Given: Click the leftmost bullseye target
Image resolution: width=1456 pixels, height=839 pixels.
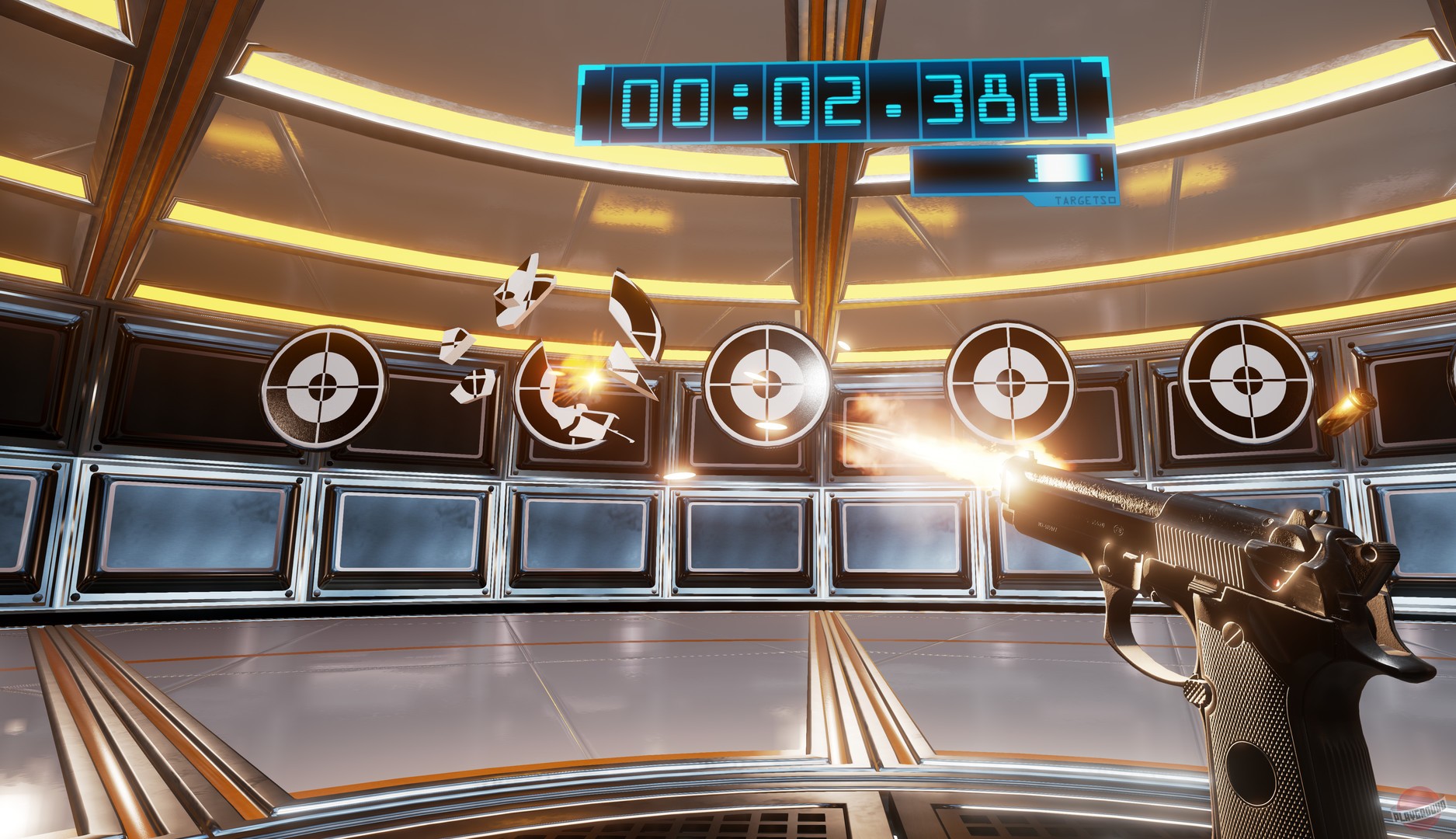Looking at the screenshot, I should [324, 387].
